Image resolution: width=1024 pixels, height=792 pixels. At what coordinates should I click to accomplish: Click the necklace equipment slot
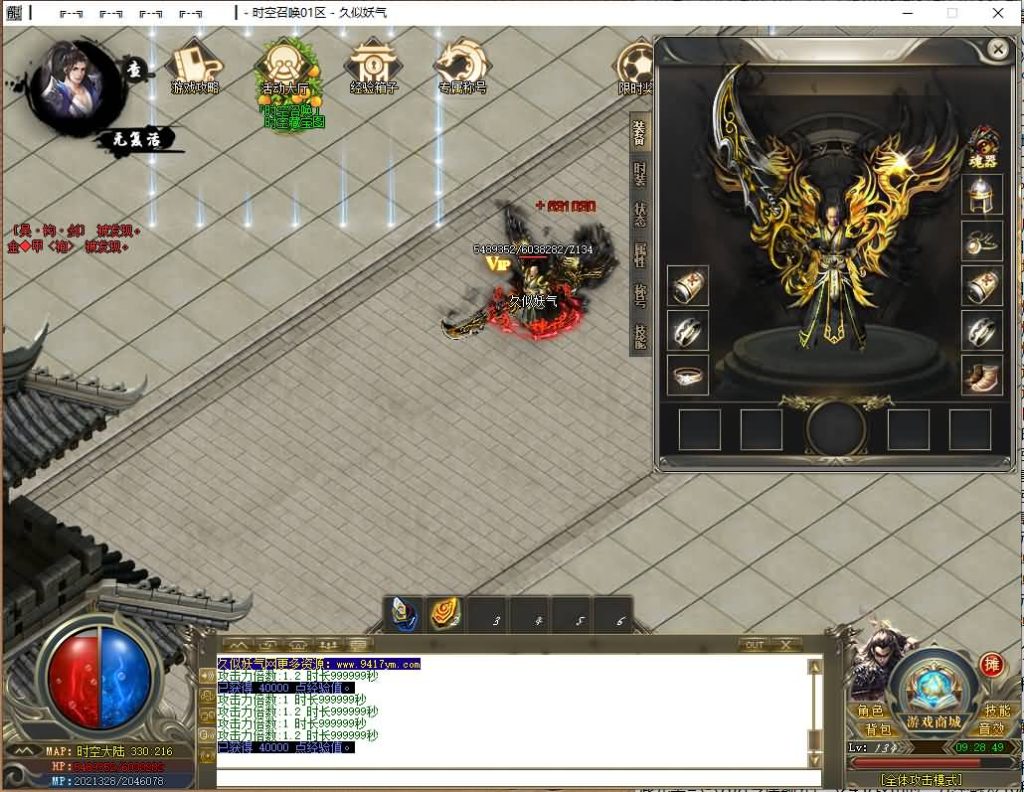coord(981,240)
